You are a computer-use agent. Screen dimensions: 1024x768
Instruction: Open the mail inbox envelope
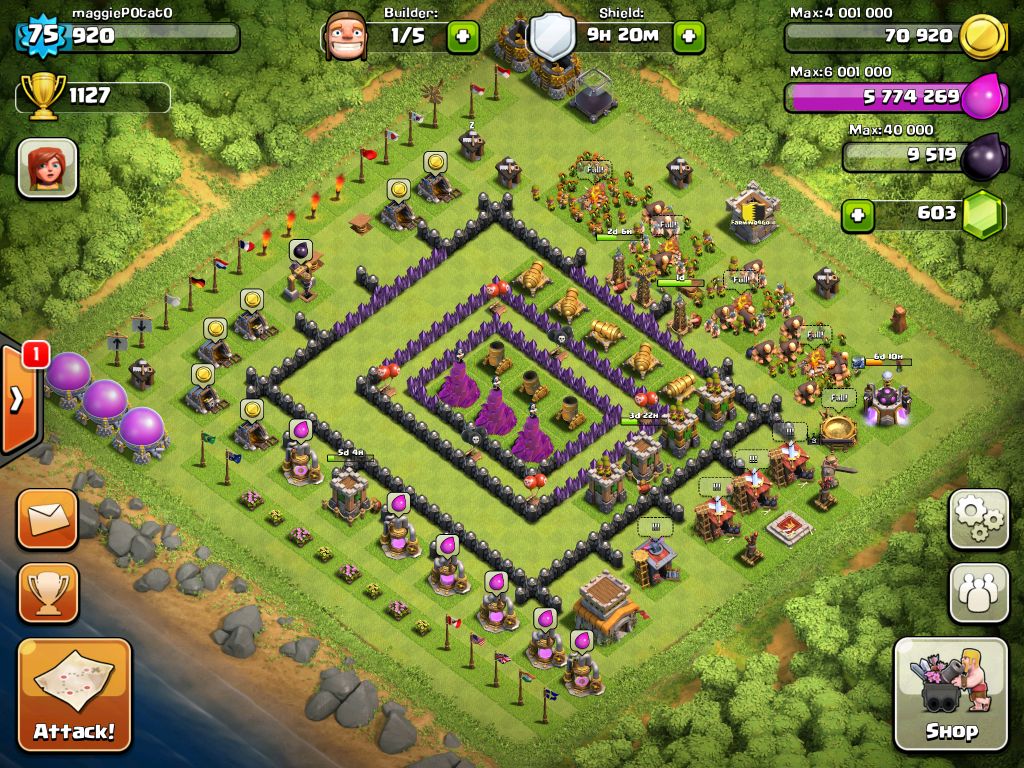(x=47, y=519)
